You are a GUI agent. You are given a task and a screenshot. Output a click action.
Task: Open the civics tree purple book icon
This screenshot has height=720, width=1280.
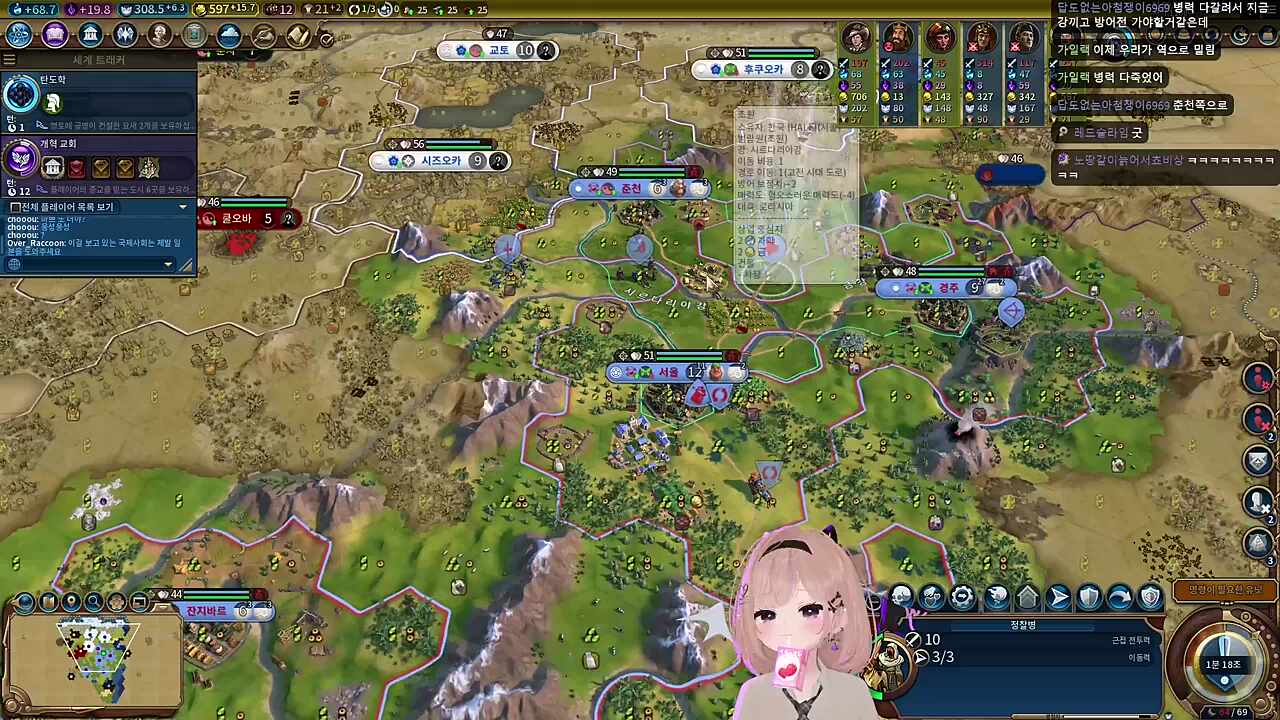pos(55,34)
